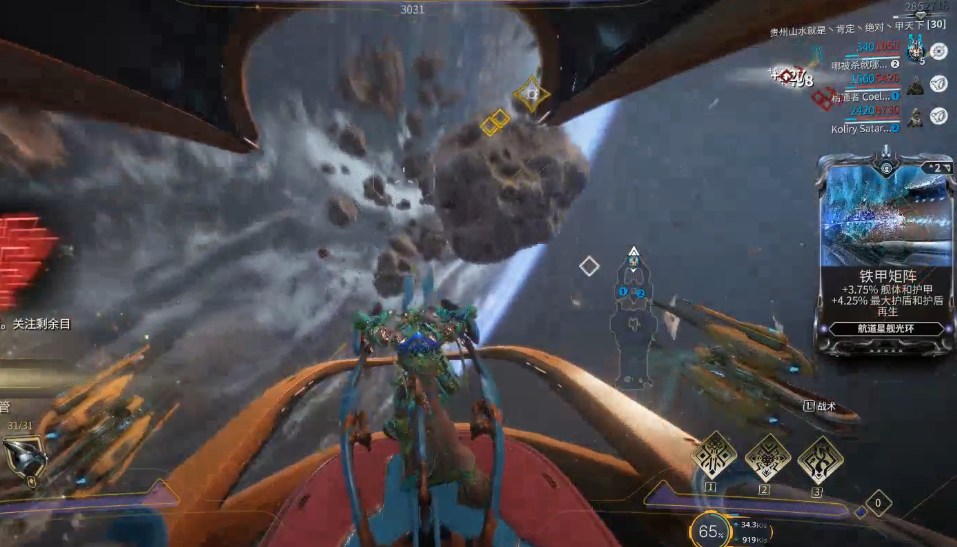Activate the first battle ability icon
Image resolution: width=957 pixels, height=547 pixels.
[x=714, y=456]
